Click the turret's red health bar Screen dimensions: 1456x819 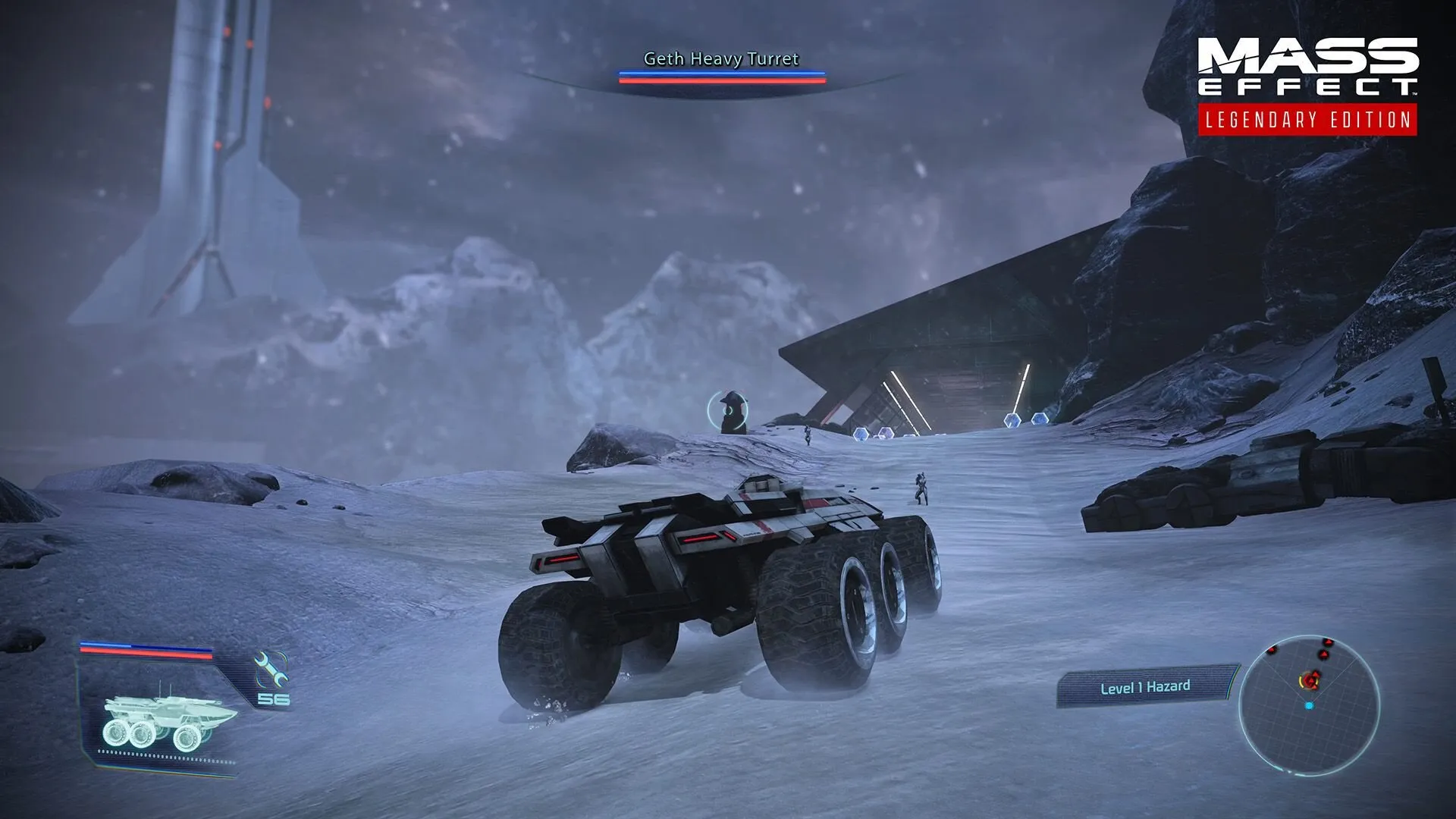click(720, 81)
